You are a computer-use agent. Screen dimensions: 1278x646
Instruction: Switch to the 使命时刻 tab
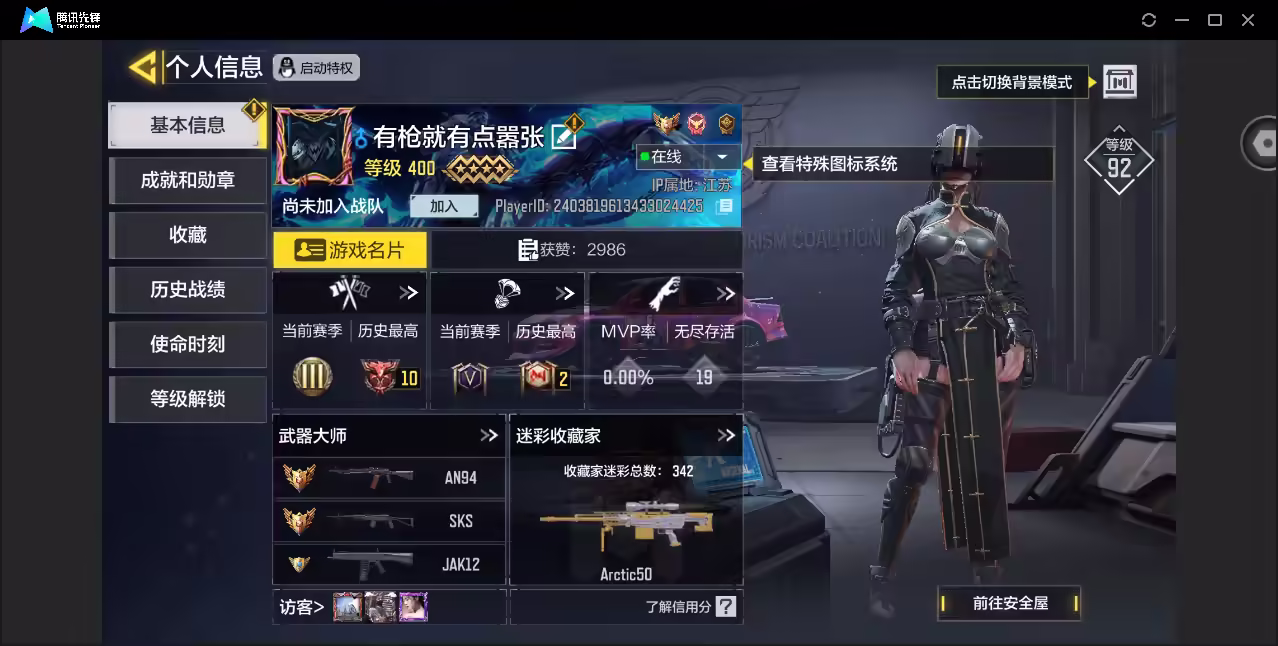coord(187,344)
